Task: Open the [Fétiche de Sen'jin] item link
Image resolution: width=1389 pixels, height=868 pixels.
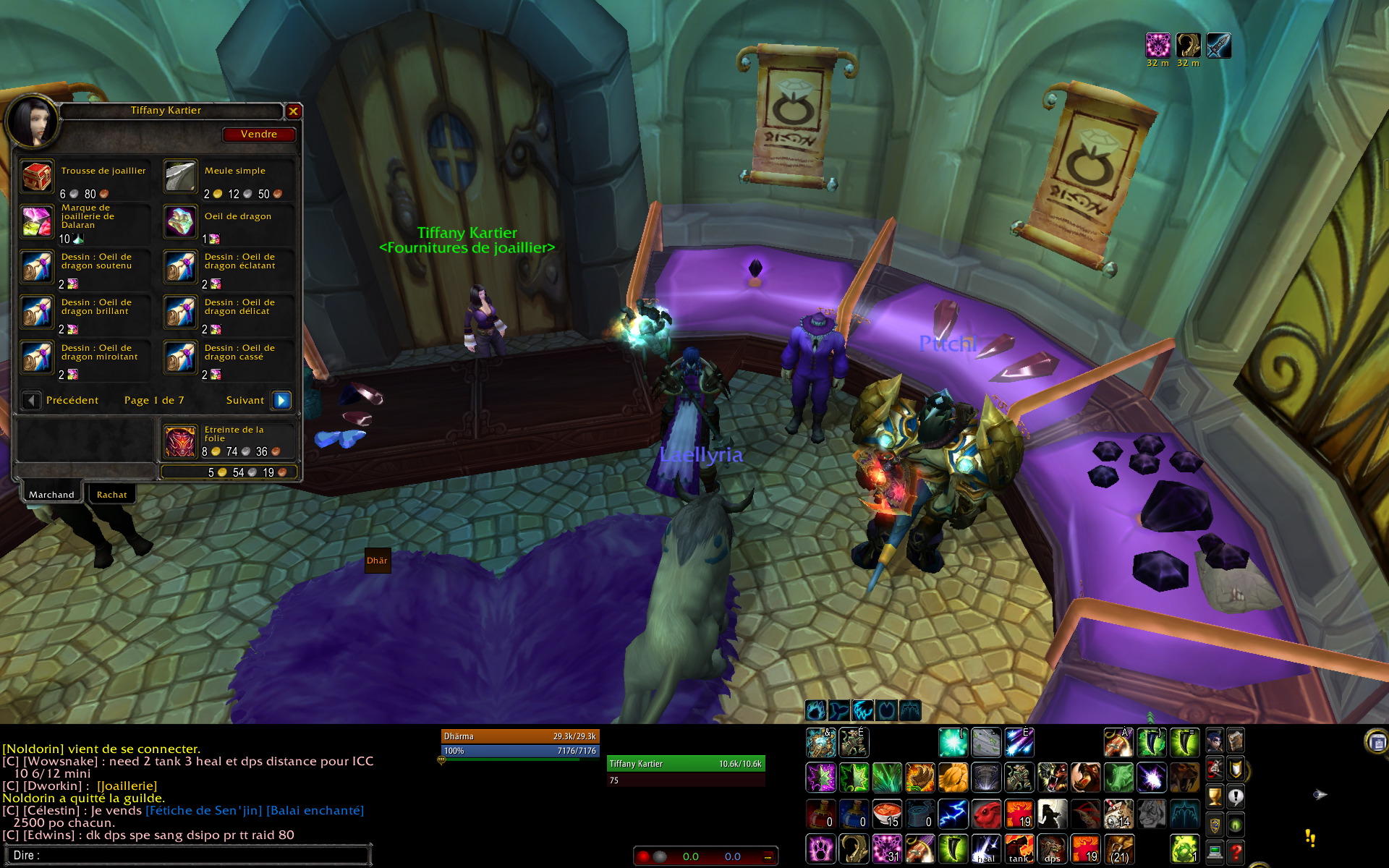Action: pos(203,810)
